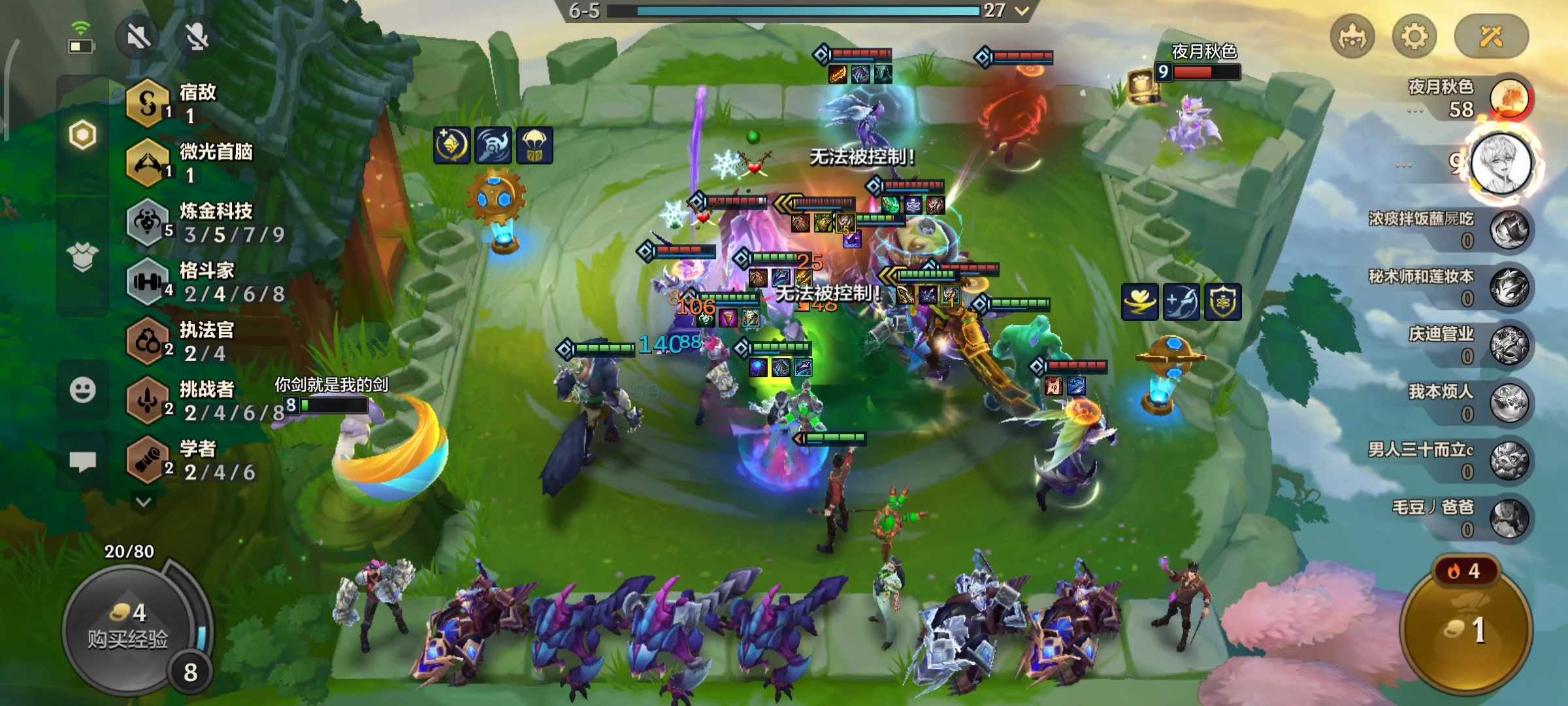Toggle the muted speaker button
This screenshot has height=706, width=1568.
(139, 37)
